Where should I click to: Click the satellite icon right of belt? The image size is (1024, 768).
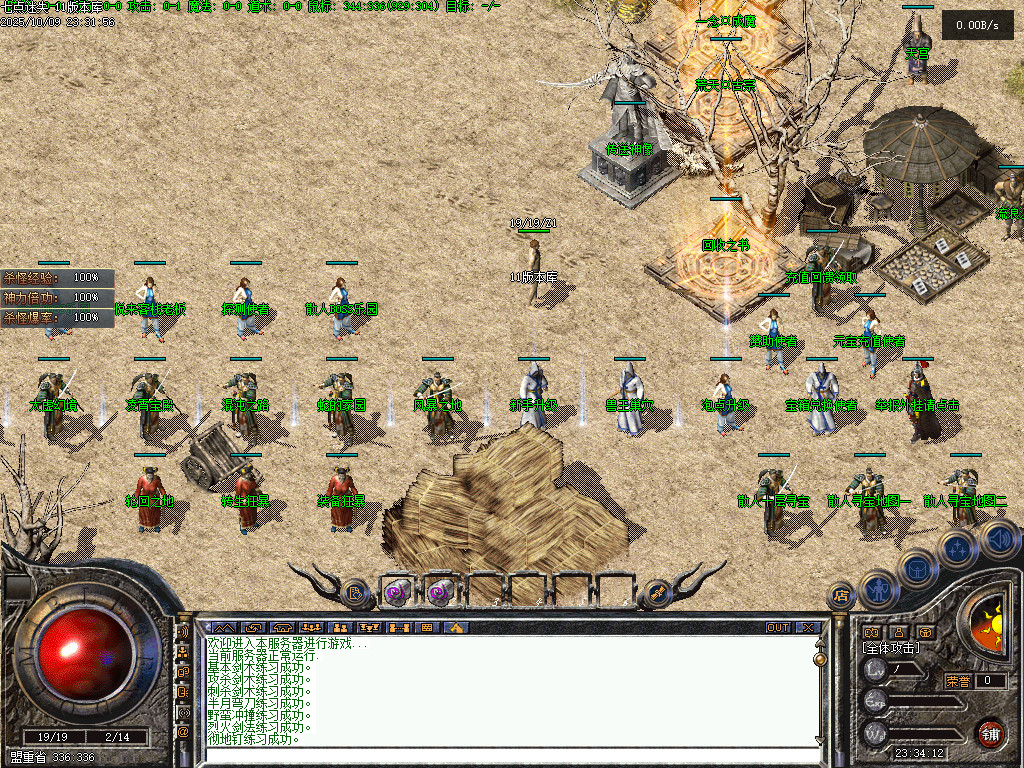pos(657,593)
